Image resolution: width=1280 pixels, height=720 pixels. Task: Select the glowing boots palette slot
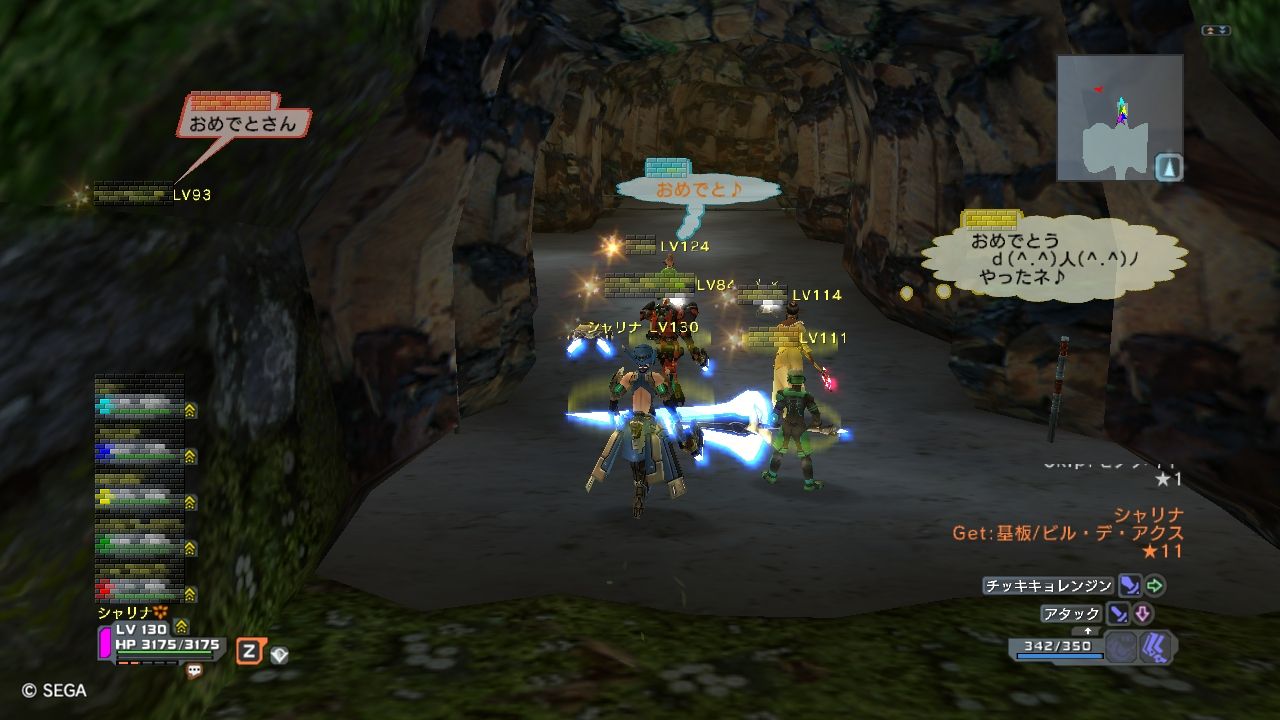tap(1155, 647)
